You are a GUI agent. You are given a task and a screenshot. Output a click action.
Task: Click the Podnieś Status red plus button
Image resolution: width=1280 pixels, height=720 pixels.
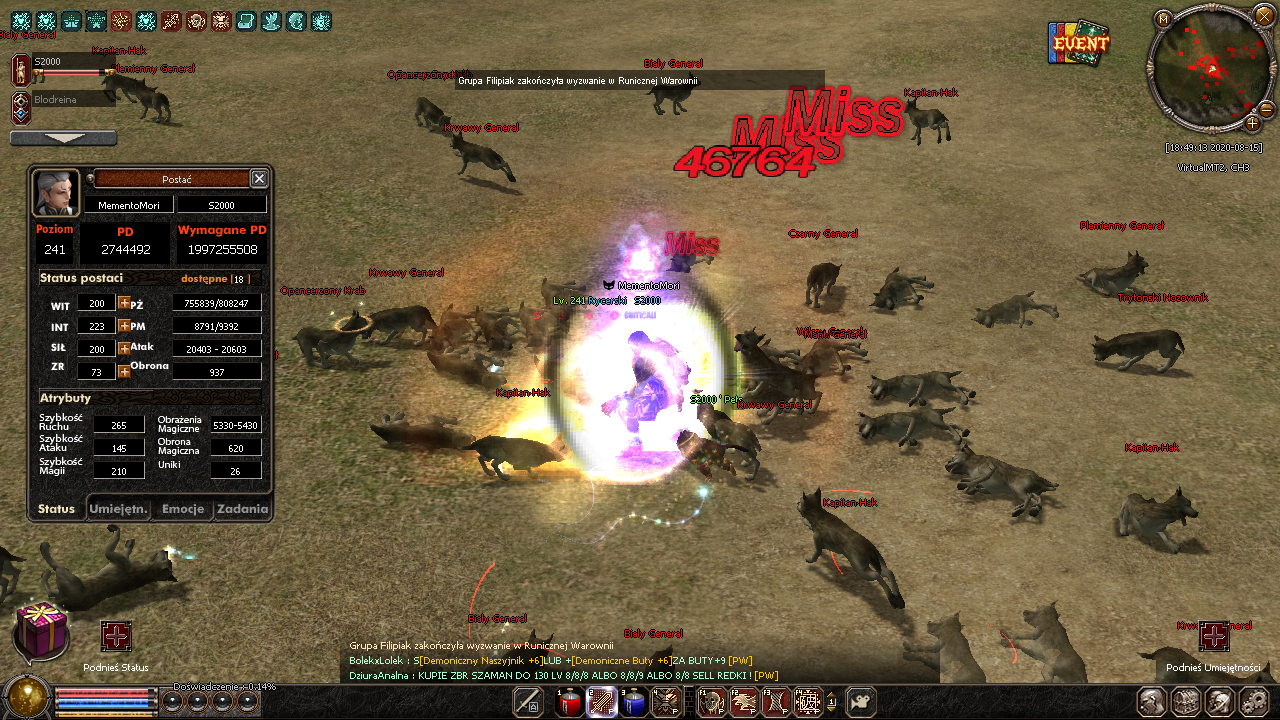pyautogui.click(x=116, y=636)
